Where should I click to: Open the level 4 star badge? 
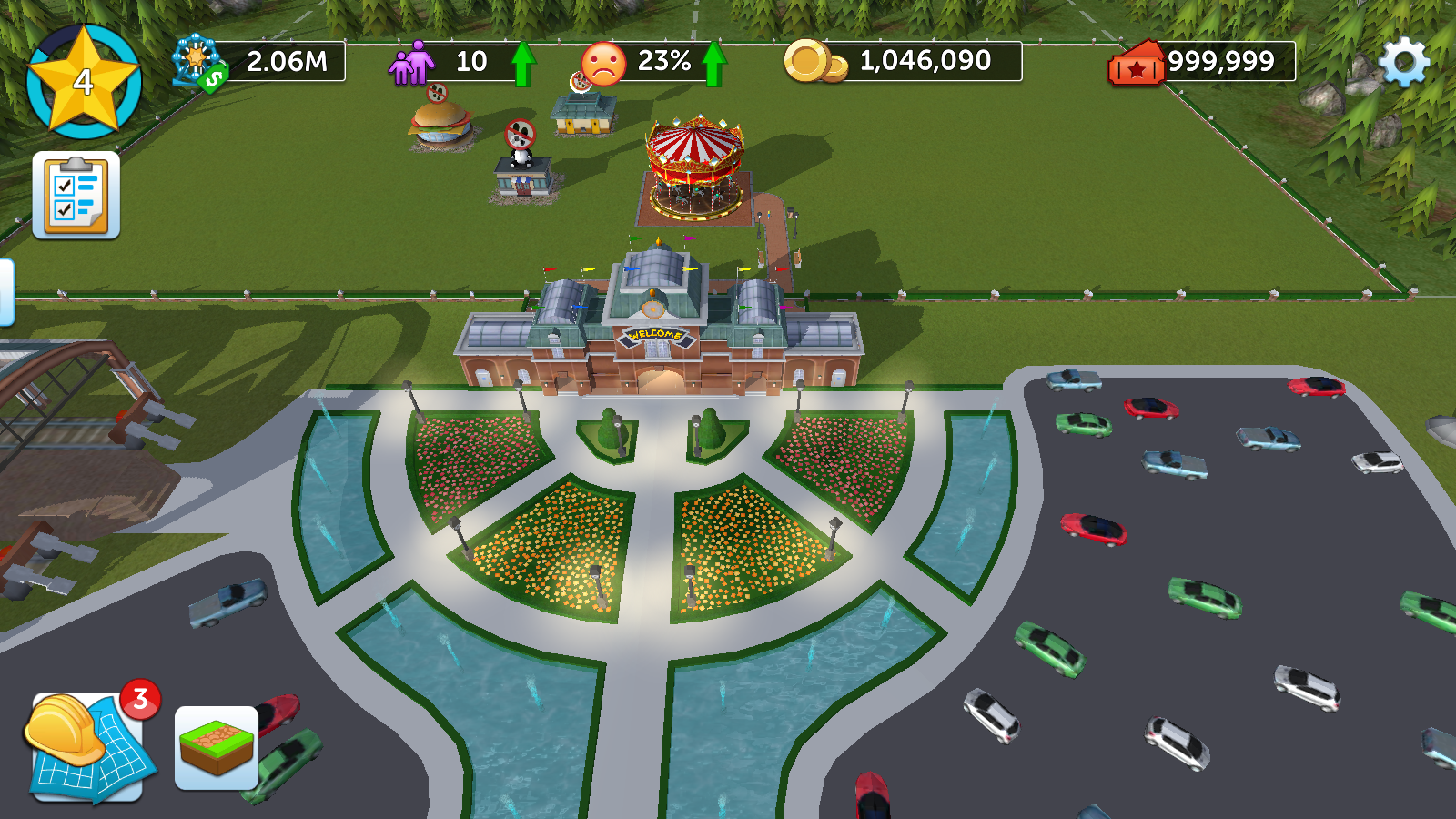pyautogui.click(x=84, y=82)
